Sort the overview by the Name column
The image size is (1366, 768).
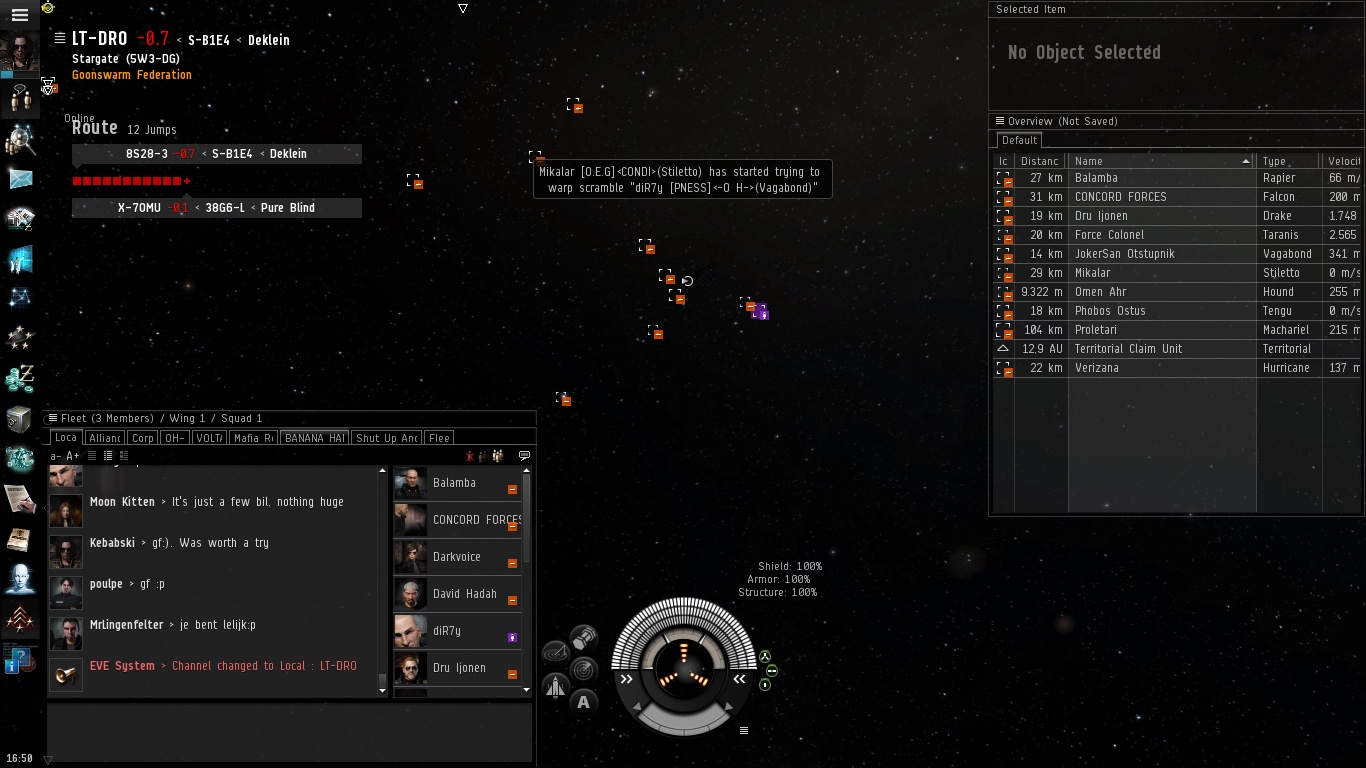tap(1160, 161)
